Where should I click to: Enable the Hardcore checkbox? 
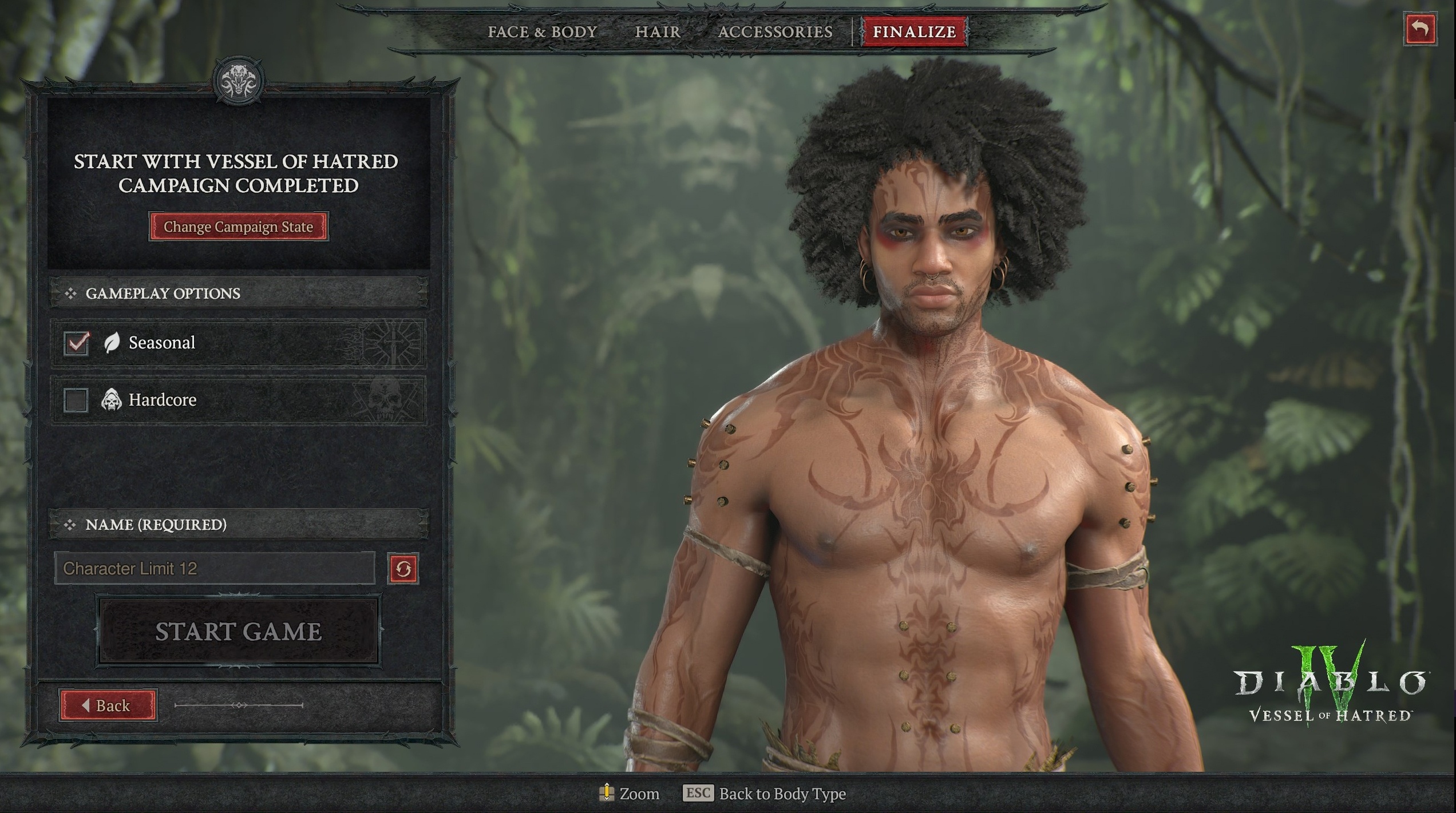click(76, 400)
